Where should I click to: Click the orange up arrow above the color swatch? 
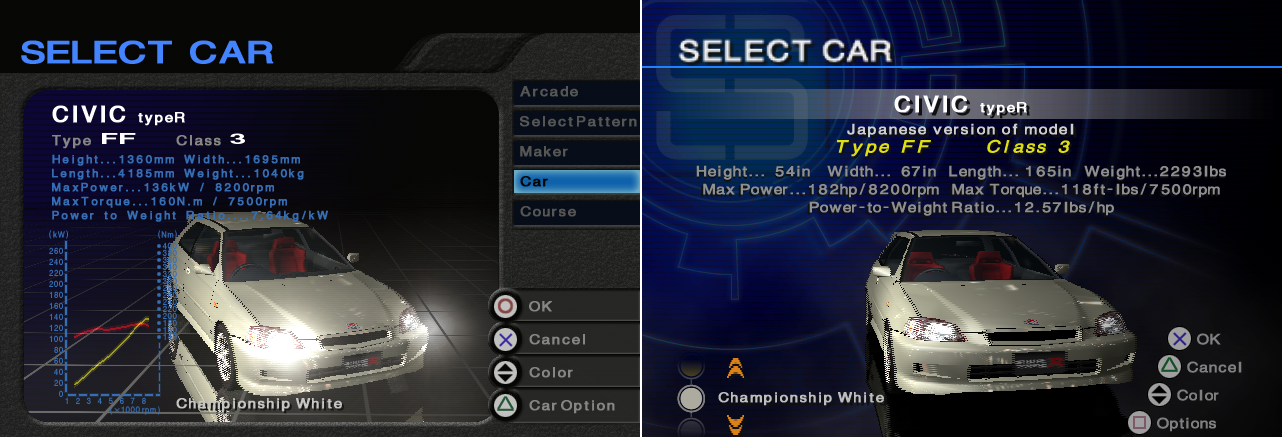coord(736,368)
